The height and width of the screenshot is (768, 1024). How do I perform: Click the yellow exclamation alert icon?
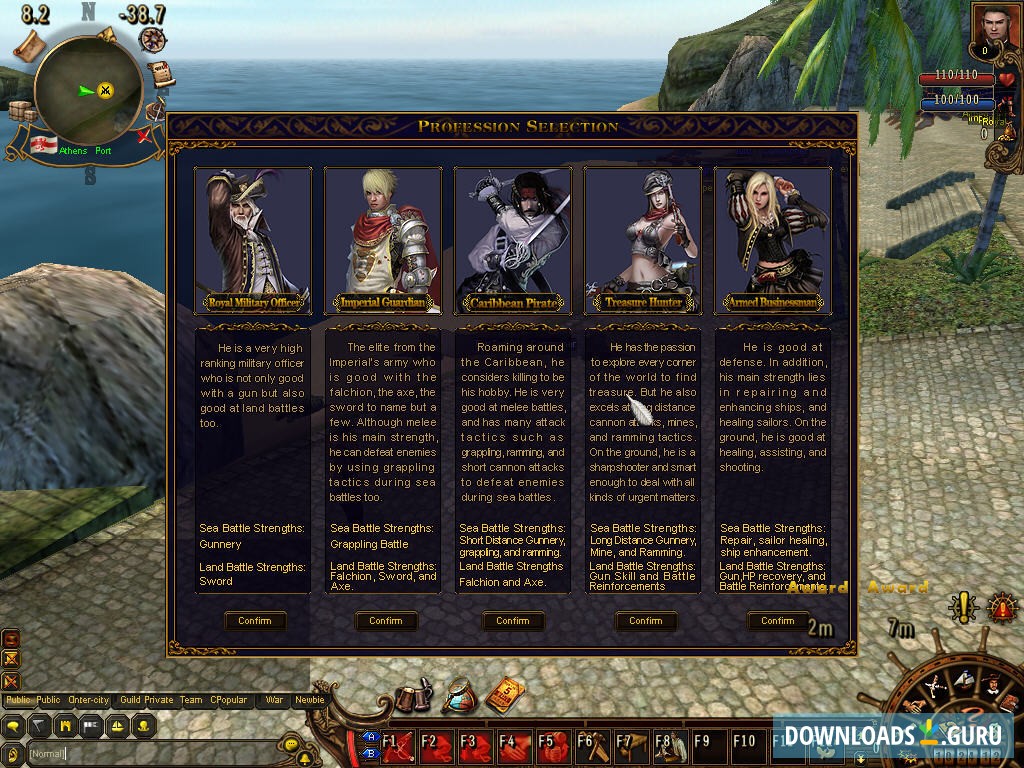click(962, 606)
